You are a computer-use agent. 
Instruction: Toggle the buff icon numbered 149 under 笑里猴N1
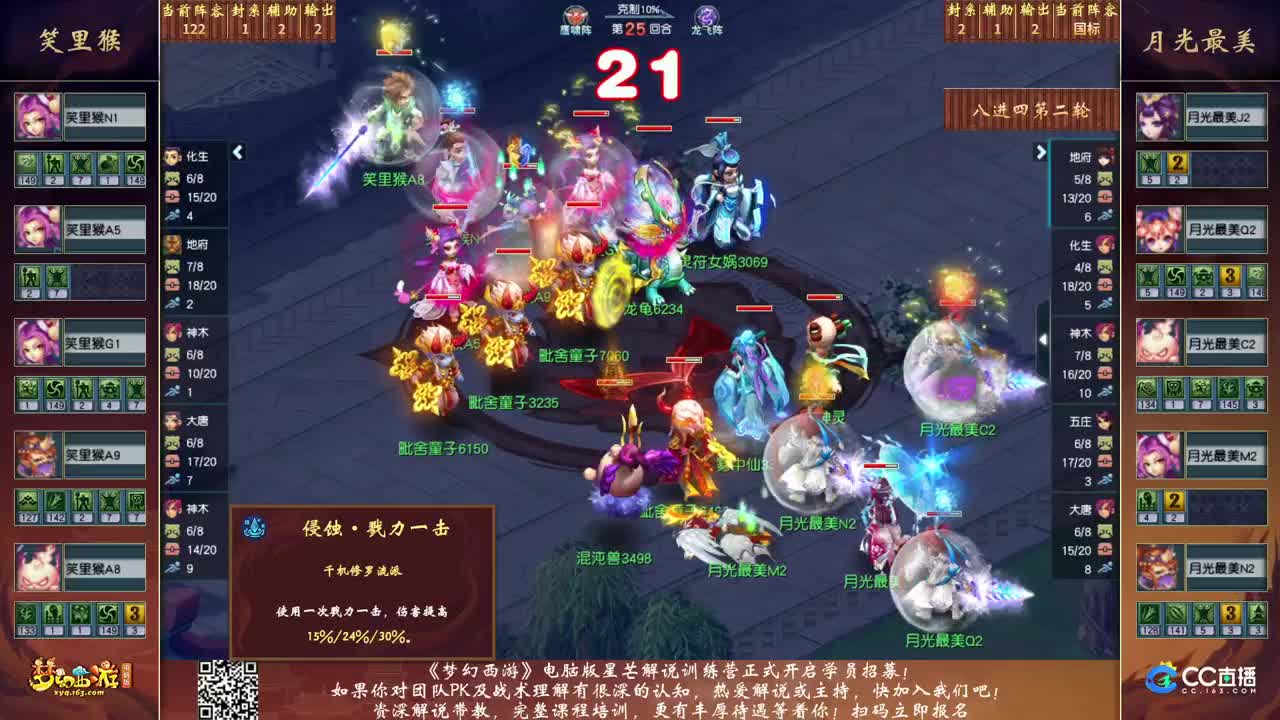[x=25, y=162]
